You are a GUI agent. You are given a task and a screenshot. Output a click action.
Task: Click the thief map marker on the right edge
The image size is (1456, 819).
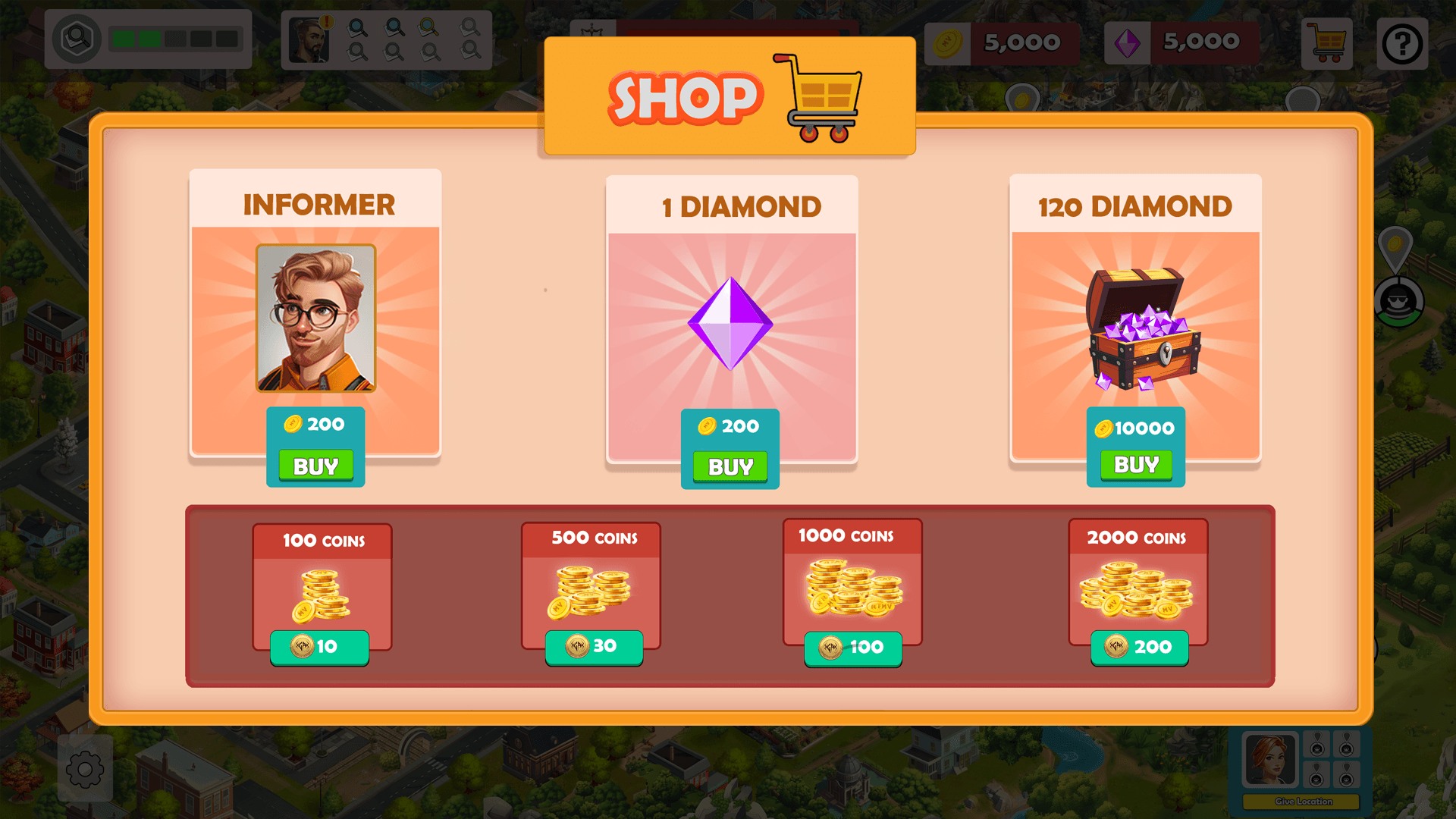click(x=1400, y=303)
